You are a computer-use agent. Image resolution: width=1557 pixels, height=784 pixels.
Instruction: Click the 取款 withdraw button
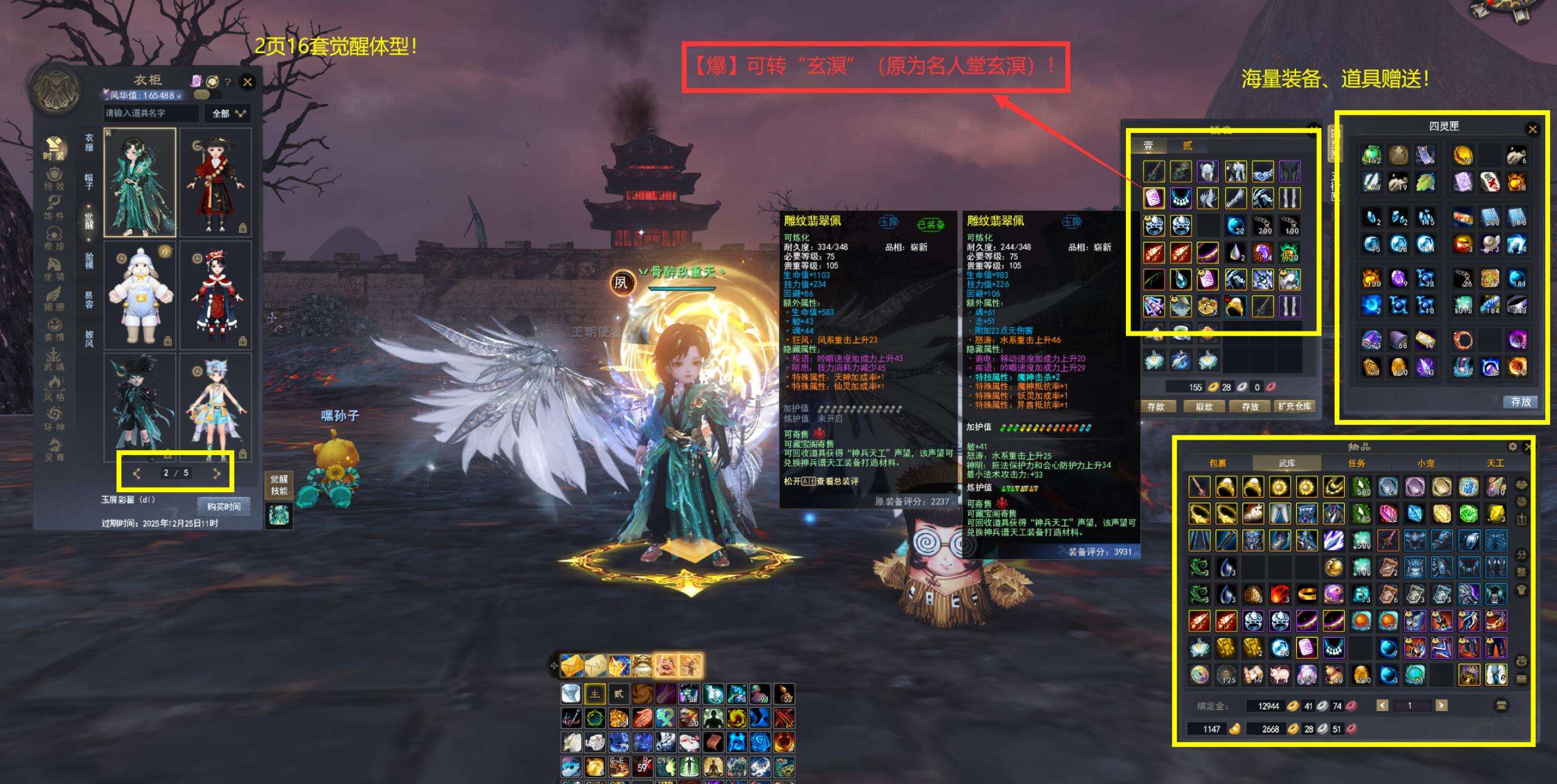click(1204, 406)
